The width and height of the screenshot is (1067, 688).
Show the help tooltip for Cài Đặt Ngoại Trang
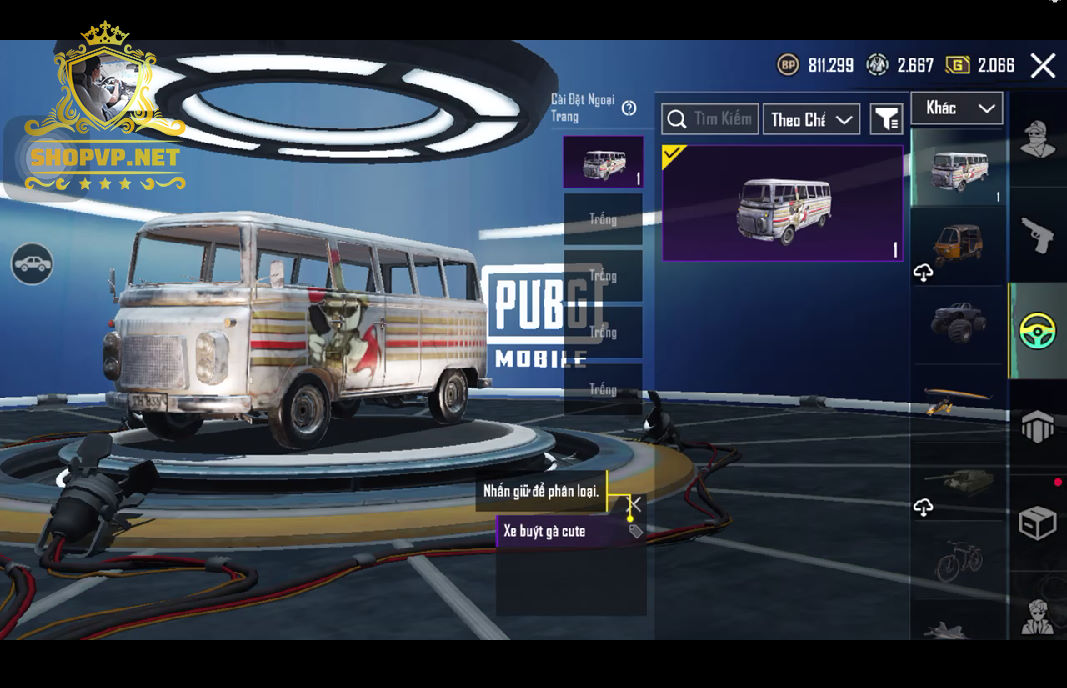pyautogui.click(x=629, y=109)
